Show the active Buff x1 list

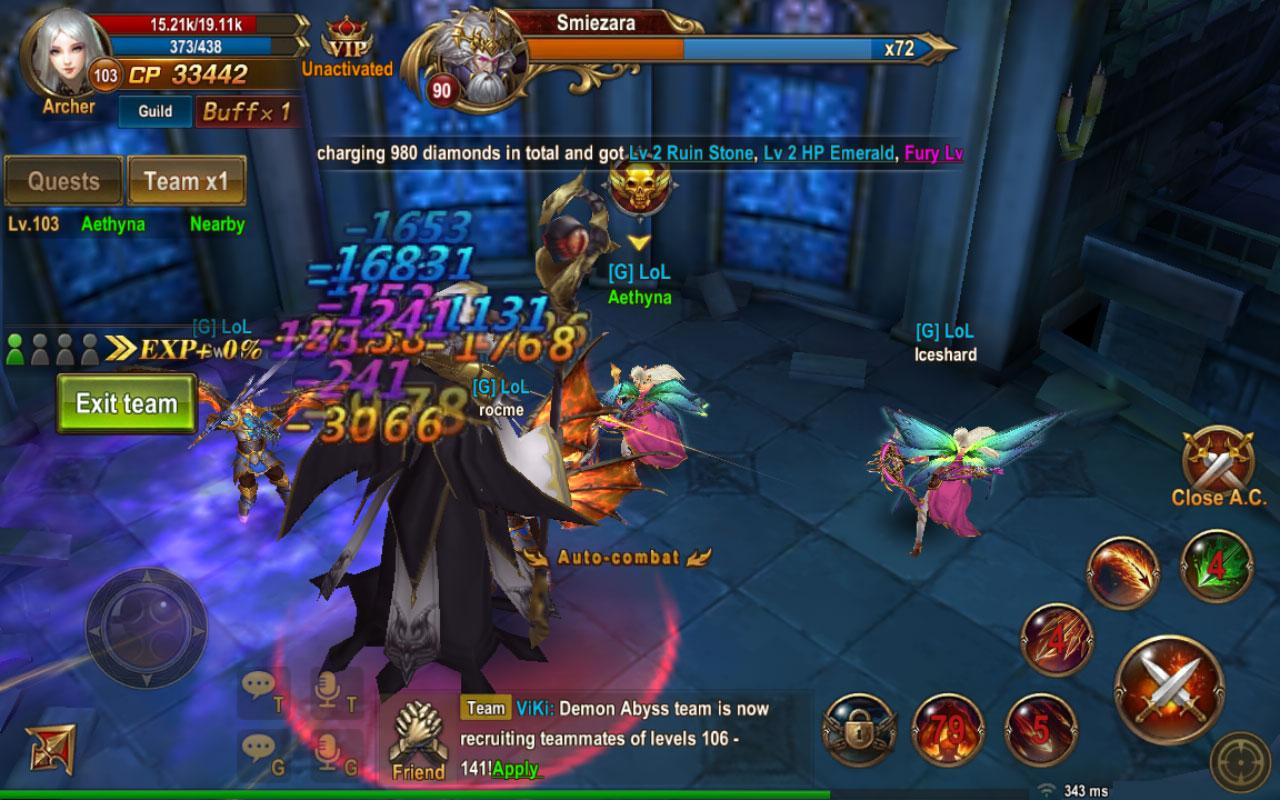click(x=246, y=112)
